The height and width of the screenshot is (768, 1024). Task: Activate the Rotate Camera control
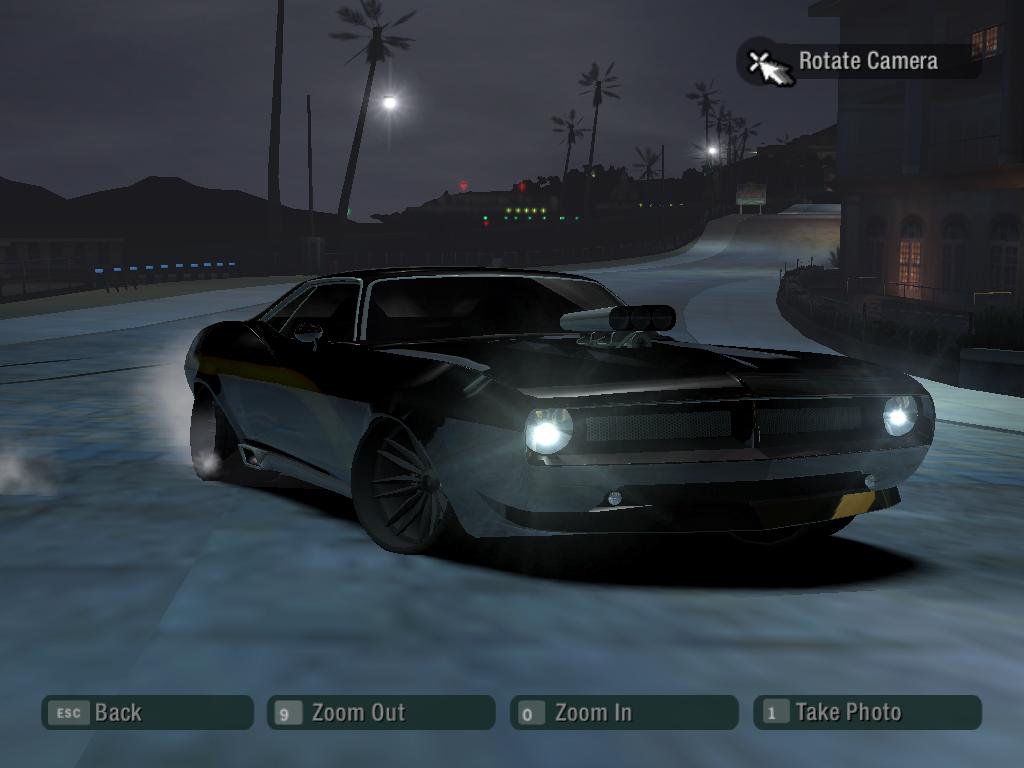[859, 61]
